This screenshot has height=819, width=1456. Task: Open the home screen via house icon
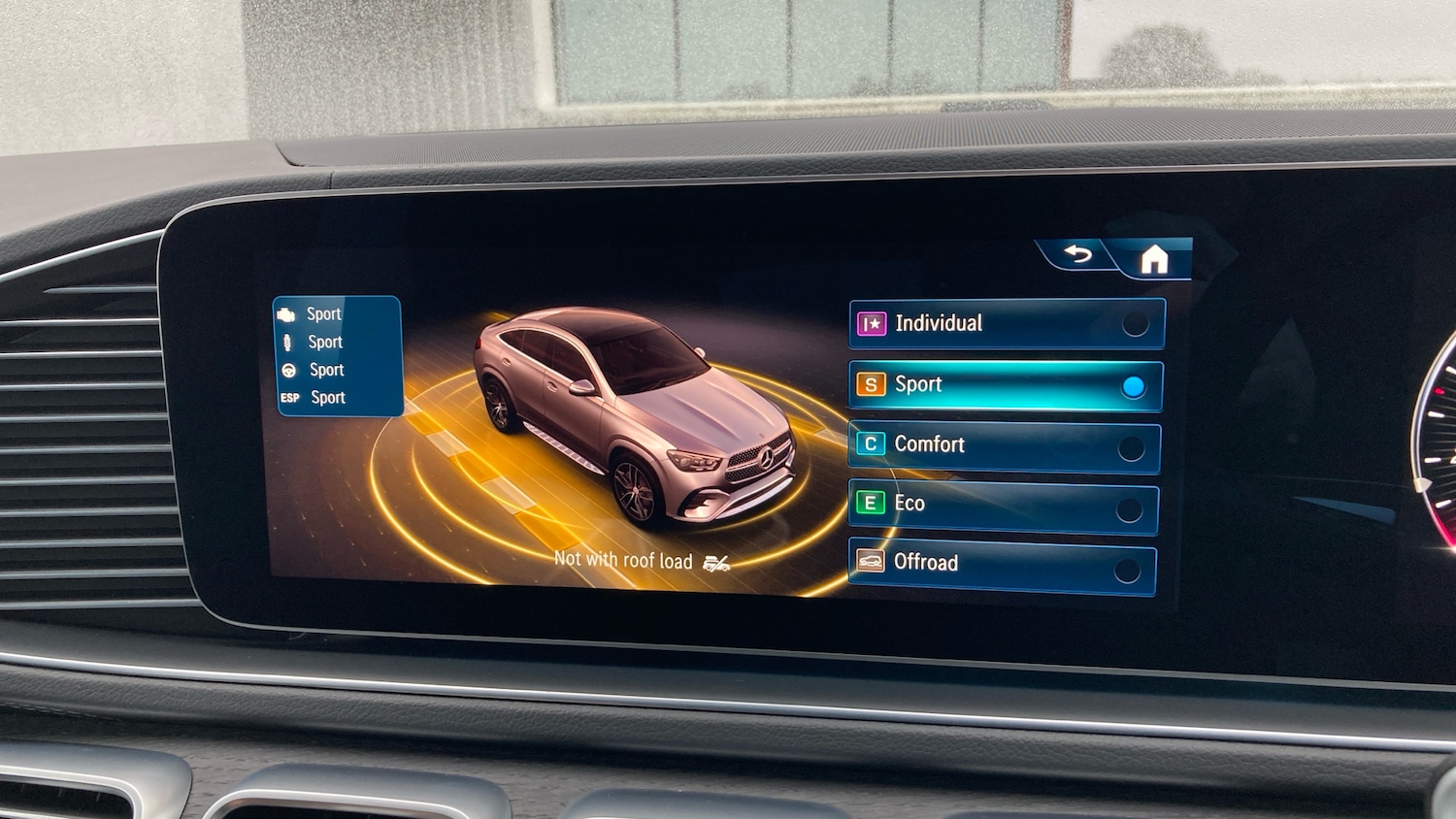pos(1153,259)
